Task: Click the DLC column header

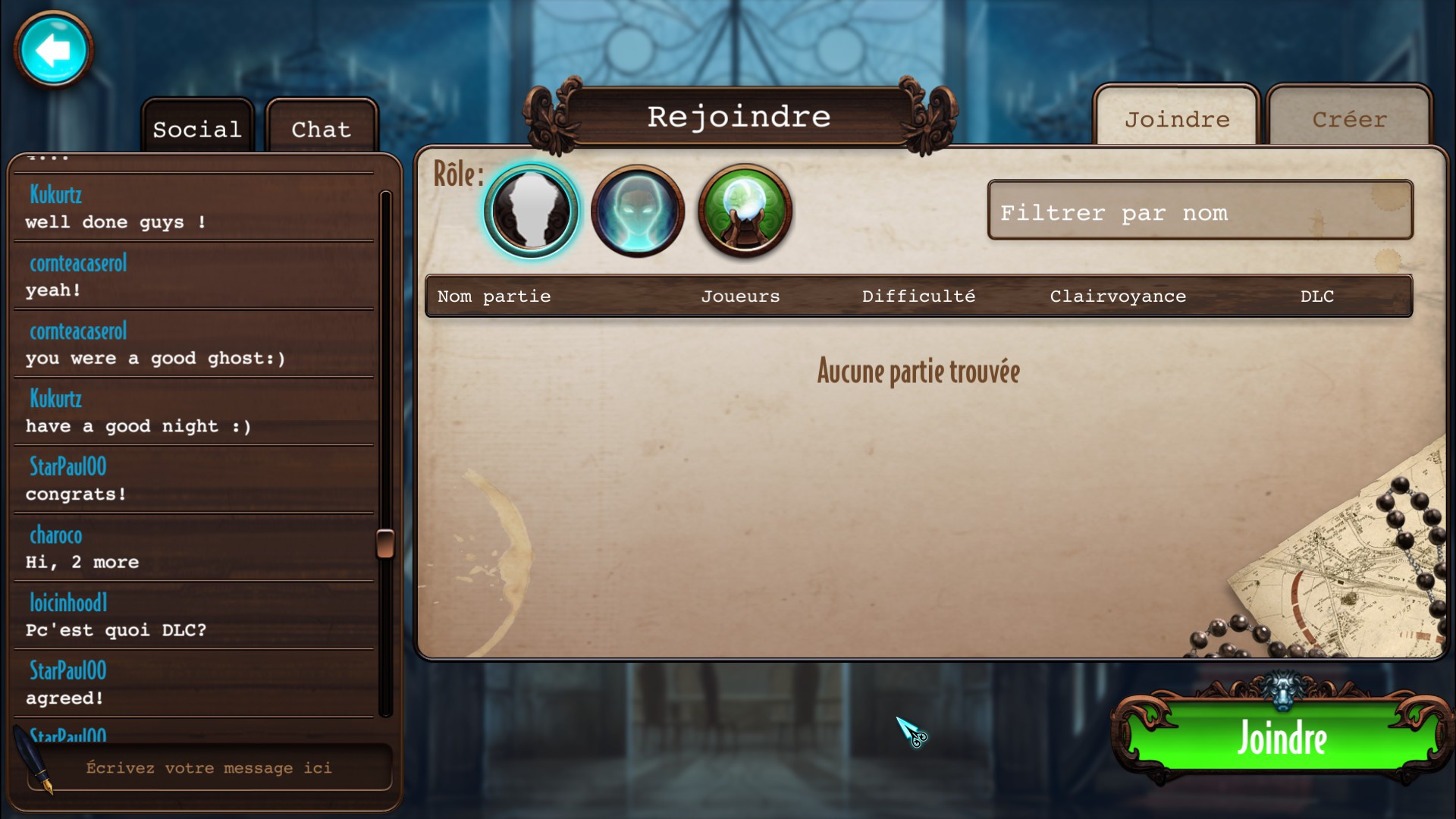Action: pos(1317,297)
